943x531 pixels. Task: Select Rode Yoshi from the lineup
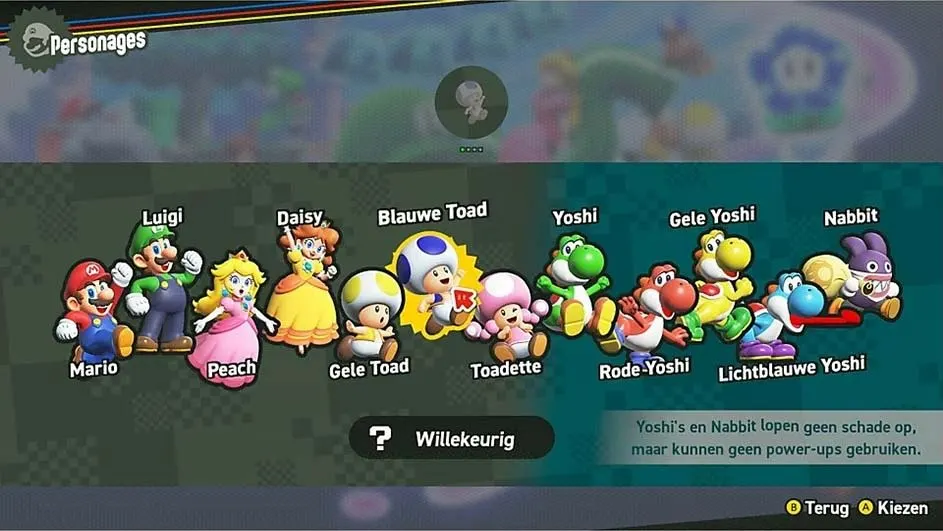coord(652,310)
